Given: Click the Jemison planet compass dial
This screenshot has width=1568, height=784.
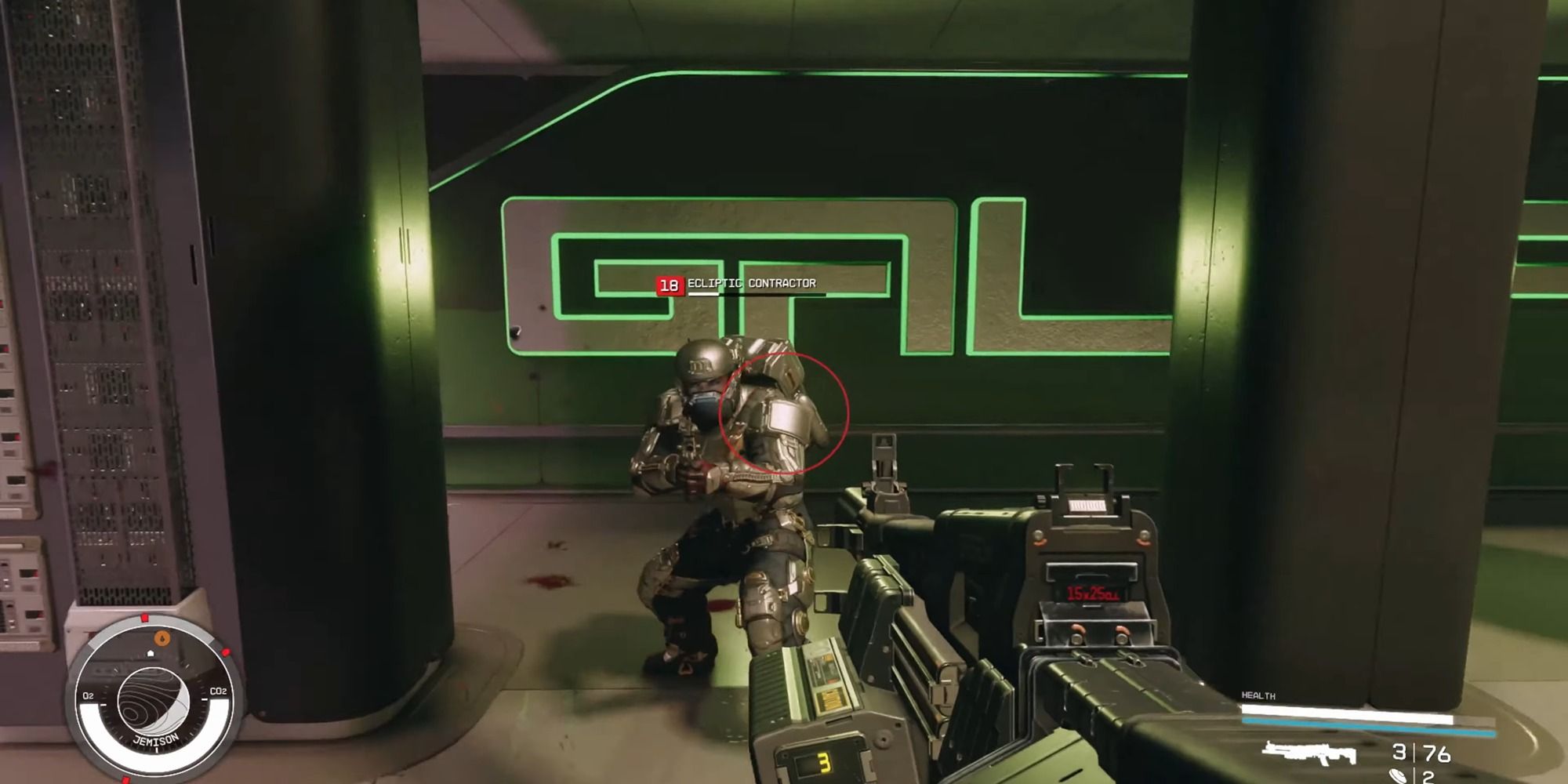Looking at the screenshot, I should [x=153, y=700].
